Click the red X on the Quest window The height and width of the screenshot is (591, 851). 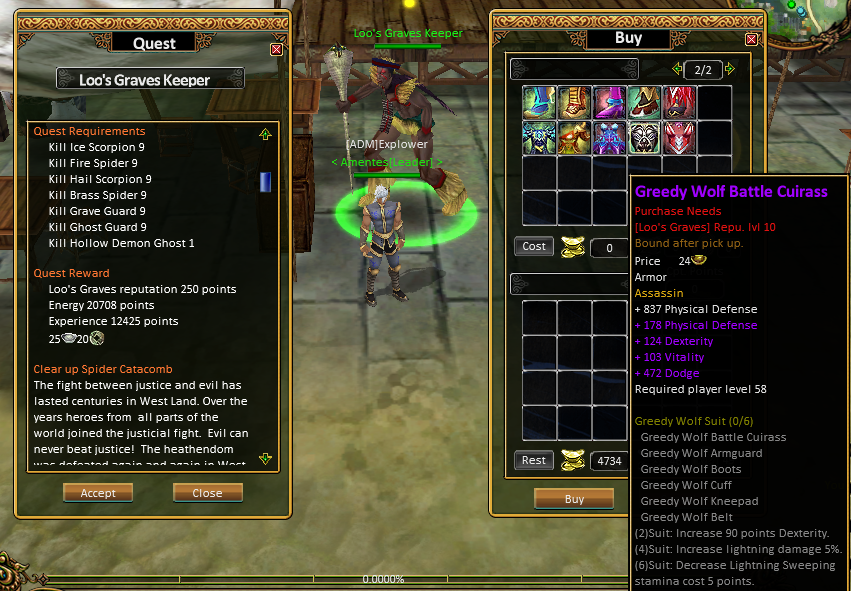click(x=276, y=49)
